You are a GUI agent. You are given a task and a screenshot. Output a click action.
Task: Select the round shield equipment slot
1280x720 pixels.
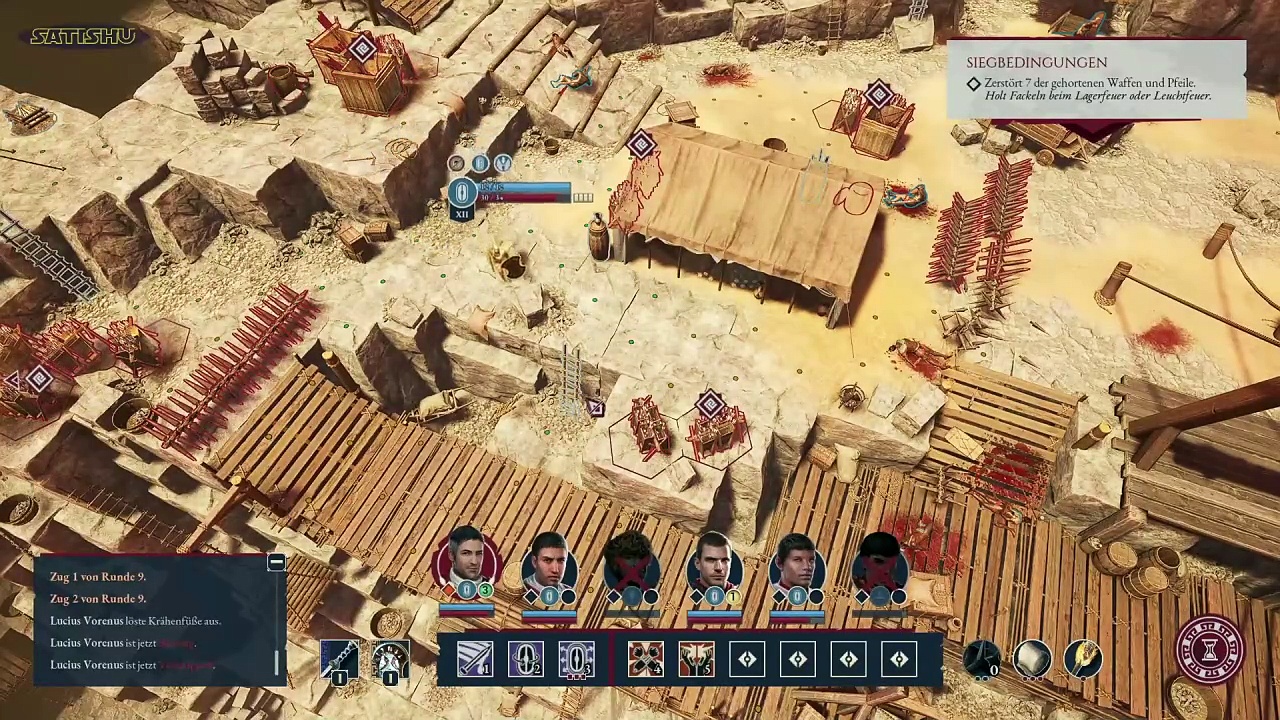point(390,659)
